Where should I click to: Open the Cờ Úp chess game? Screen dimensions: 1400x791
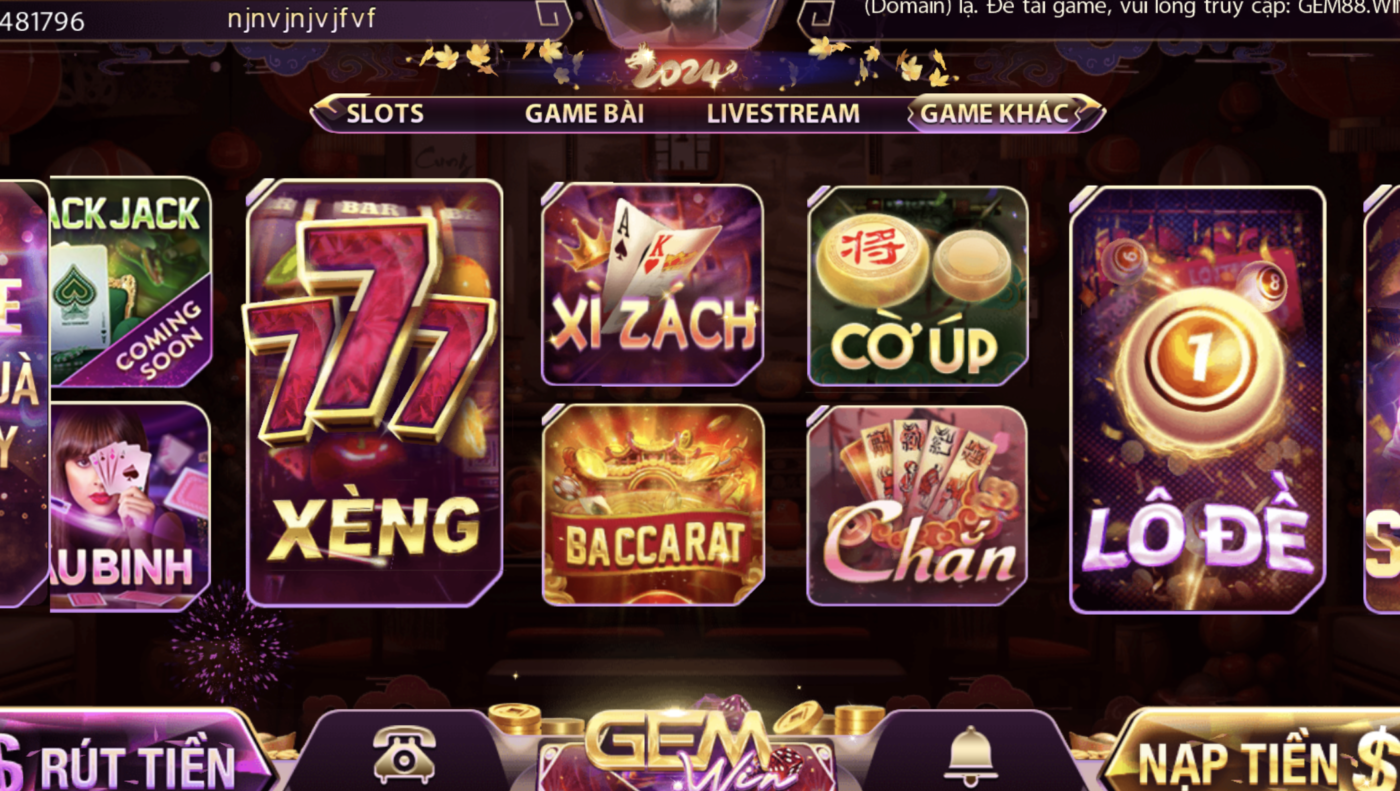(x=917, y=287)
